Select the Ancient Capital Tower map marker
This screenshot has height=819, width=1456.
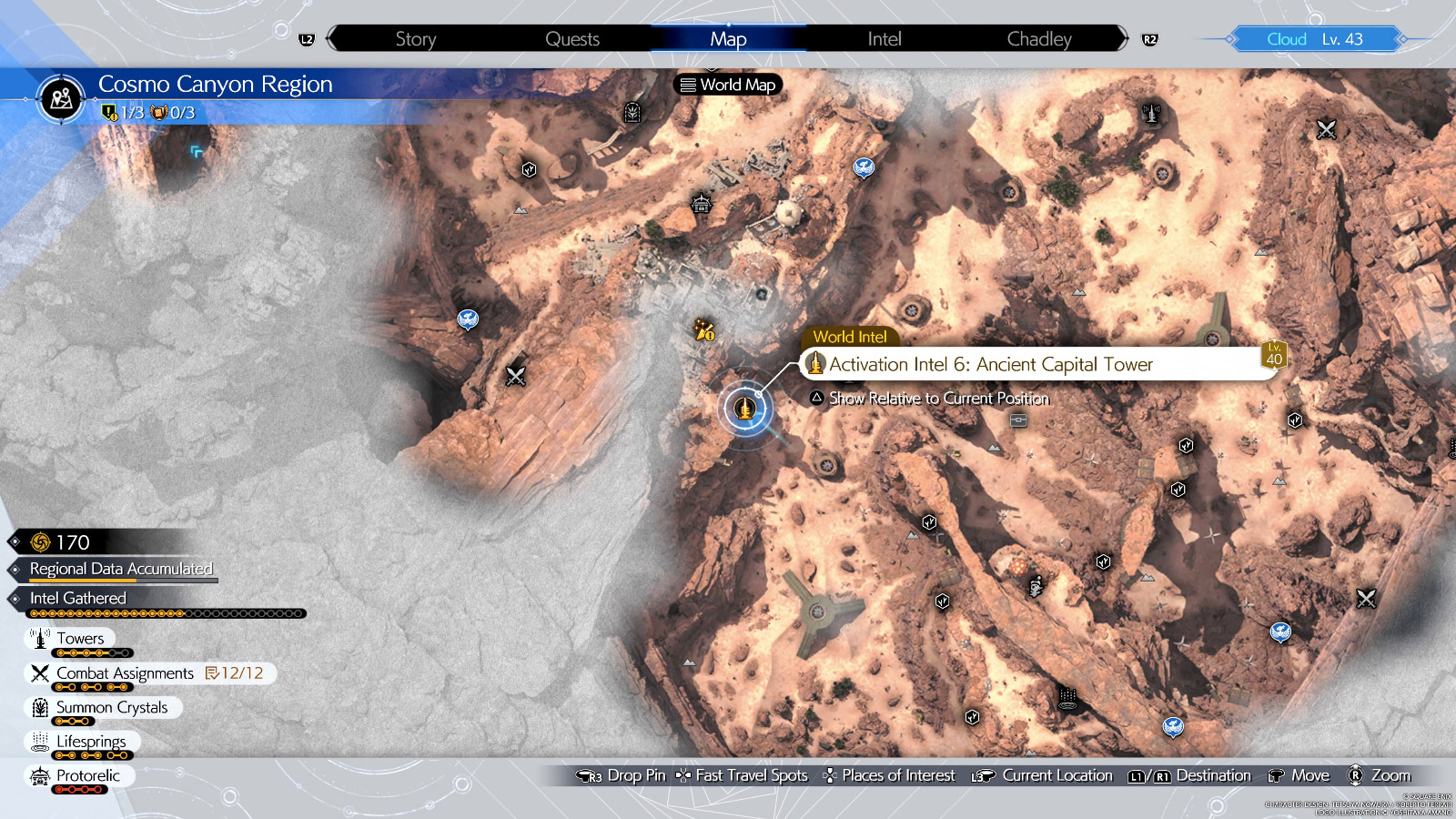(x=745, y=409)
